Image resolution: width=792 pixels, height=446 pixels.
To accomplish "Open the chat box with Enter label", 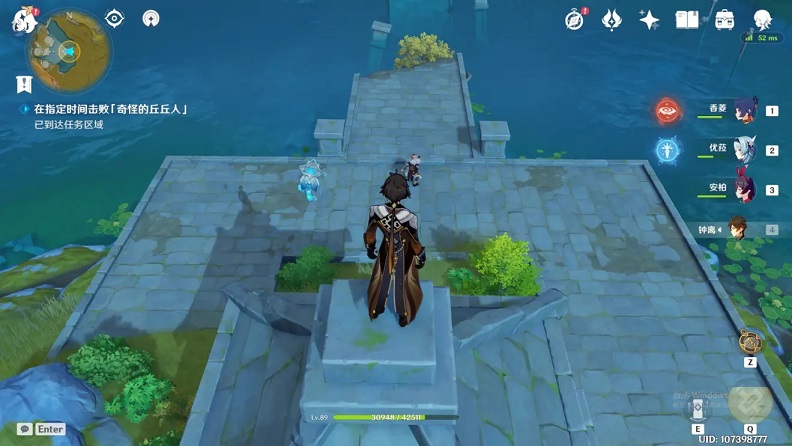I will coord(42,429).
